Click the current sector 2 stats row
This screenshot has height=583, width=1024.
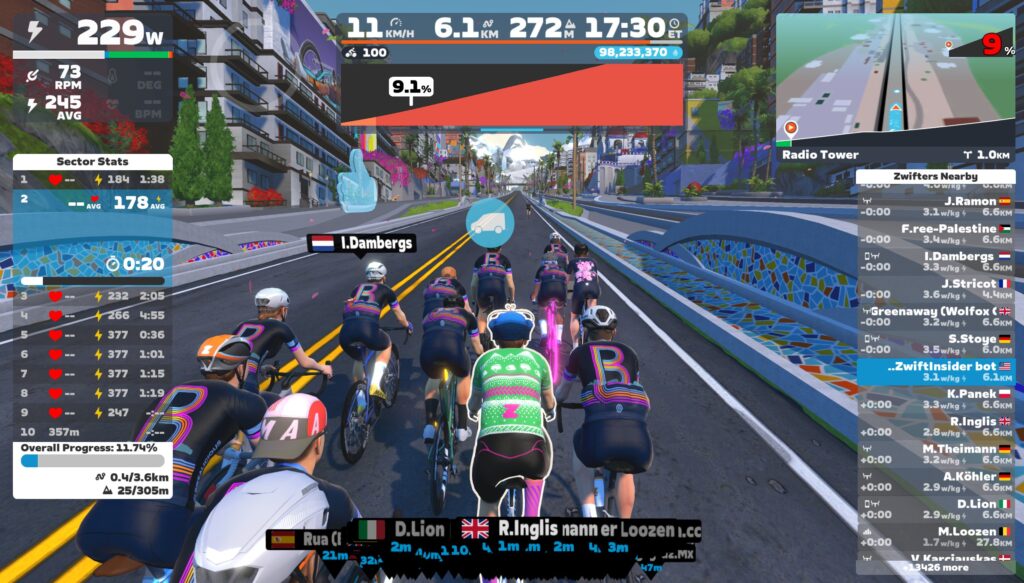pyautogui.click(x=92, y=202)
